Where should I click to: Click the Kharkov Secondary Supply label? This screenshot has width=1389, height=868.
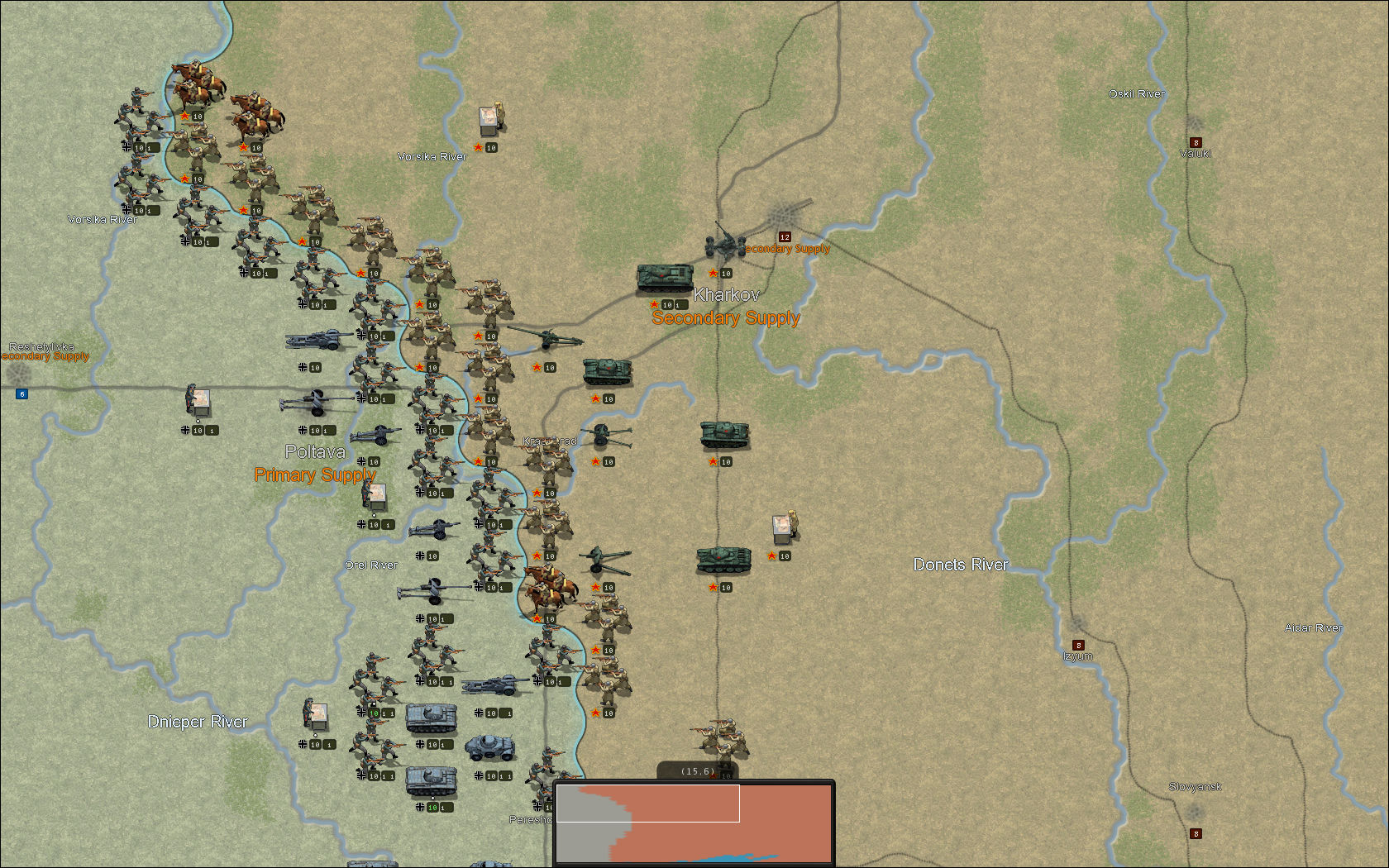(x=726, y=317)
